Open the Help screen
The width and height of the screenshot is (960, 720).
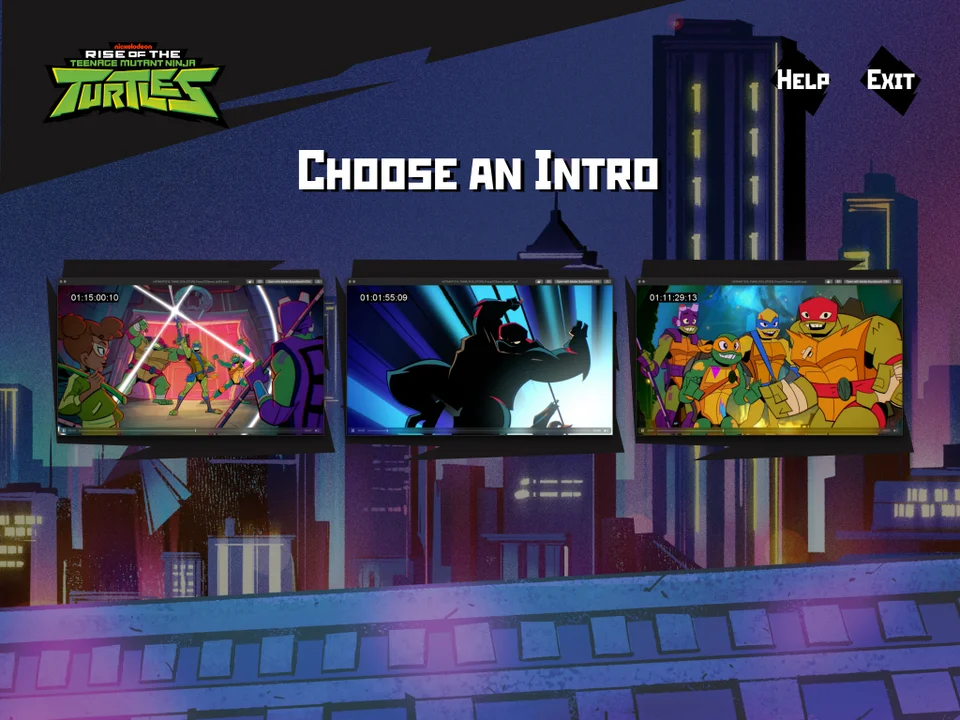(802, 80)
